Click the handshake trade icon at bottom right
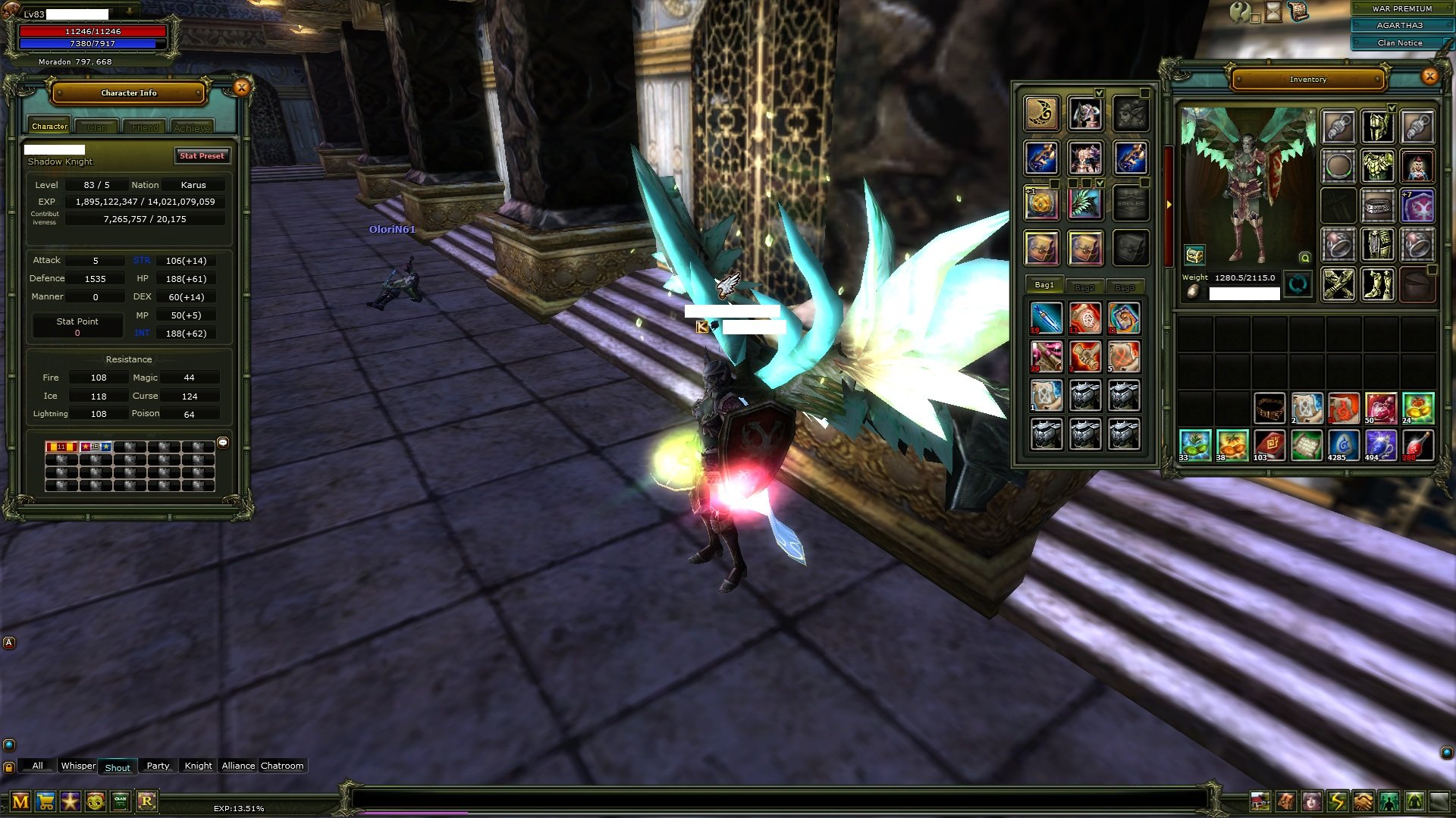The image size is (1456, 818). pyautogui.click(x=1362, y=802)
